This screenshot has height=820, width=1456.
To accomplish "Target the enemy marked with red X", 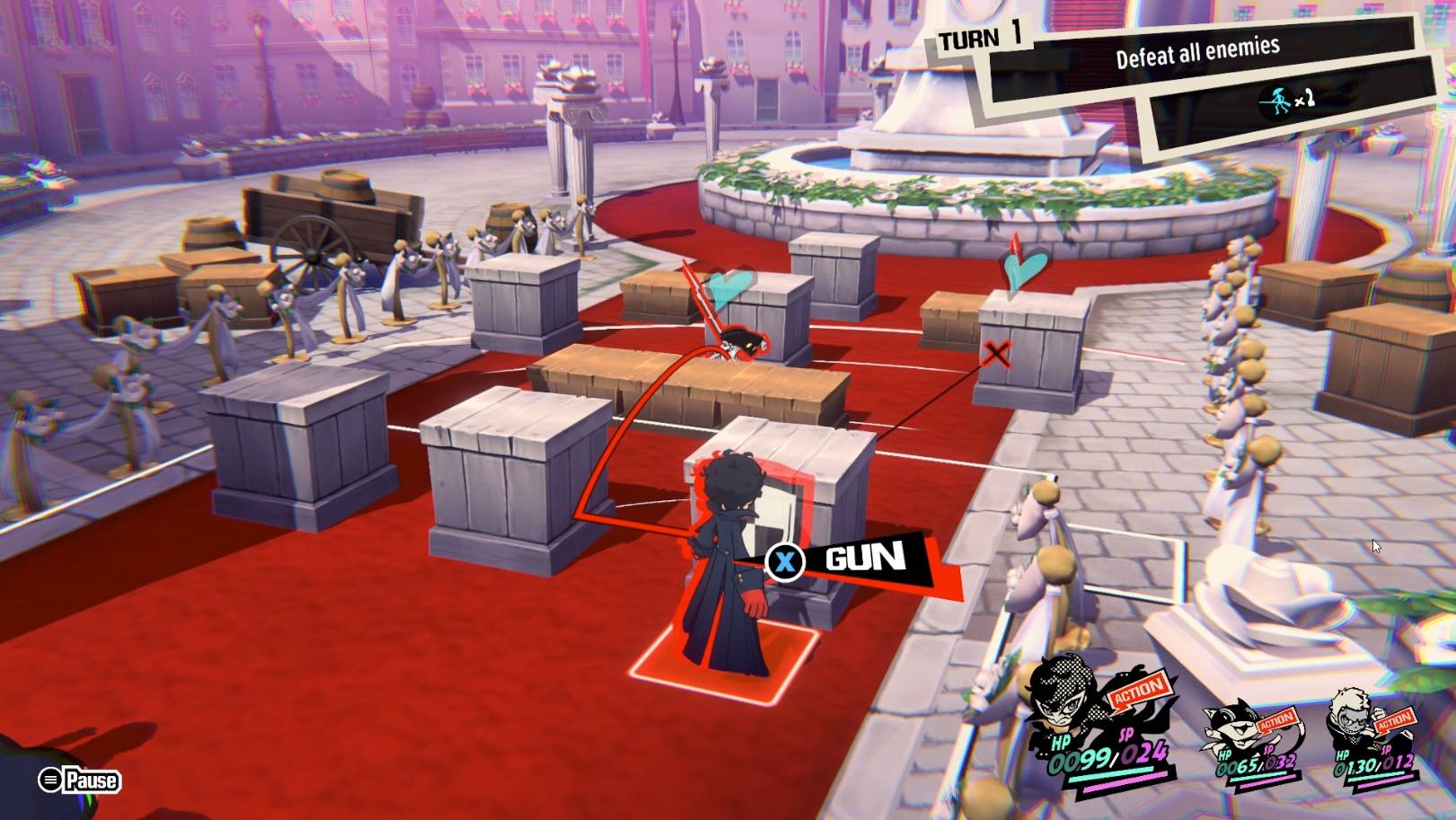I will coord(995,353).
